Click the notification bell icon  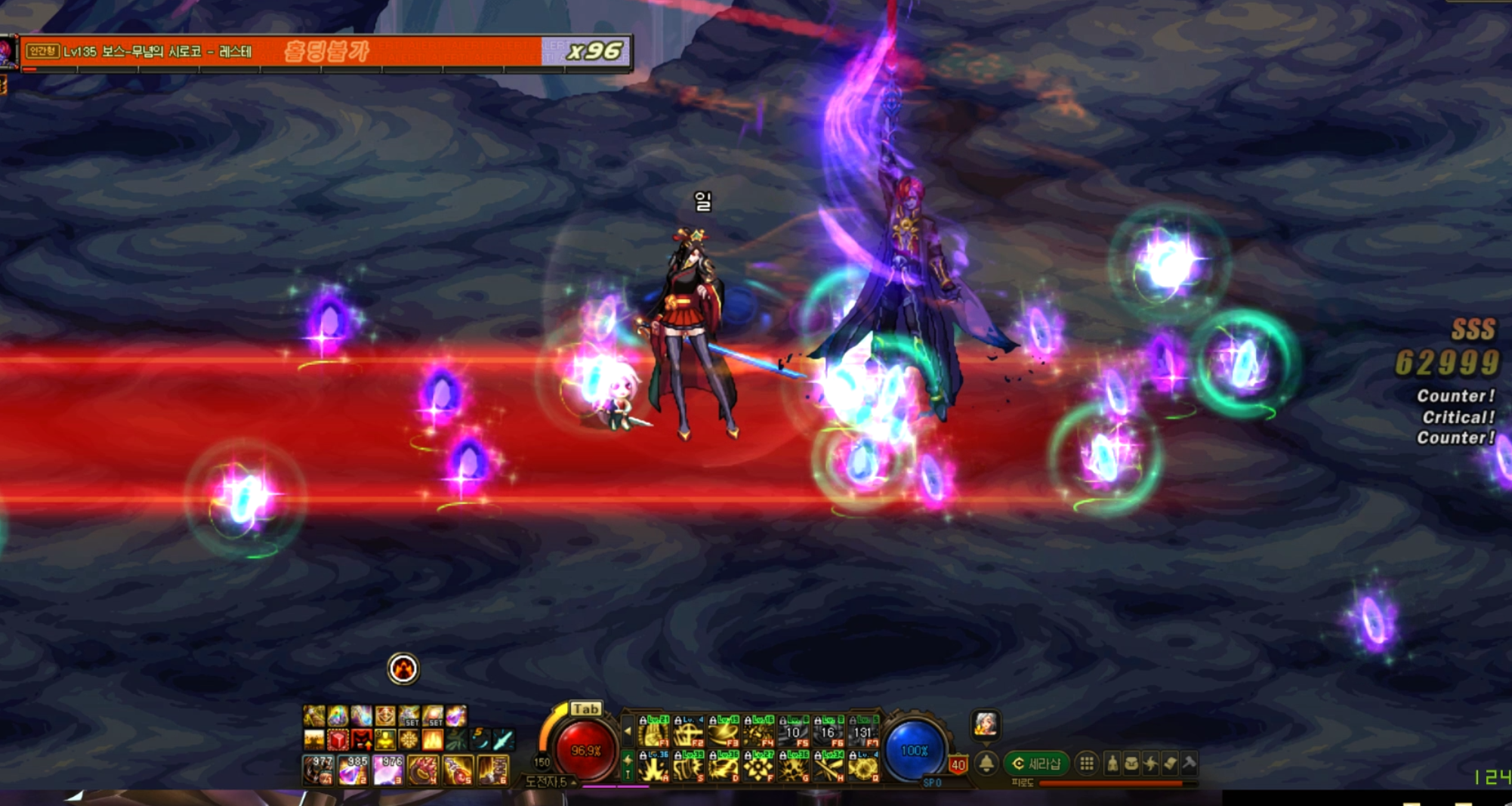986,764
